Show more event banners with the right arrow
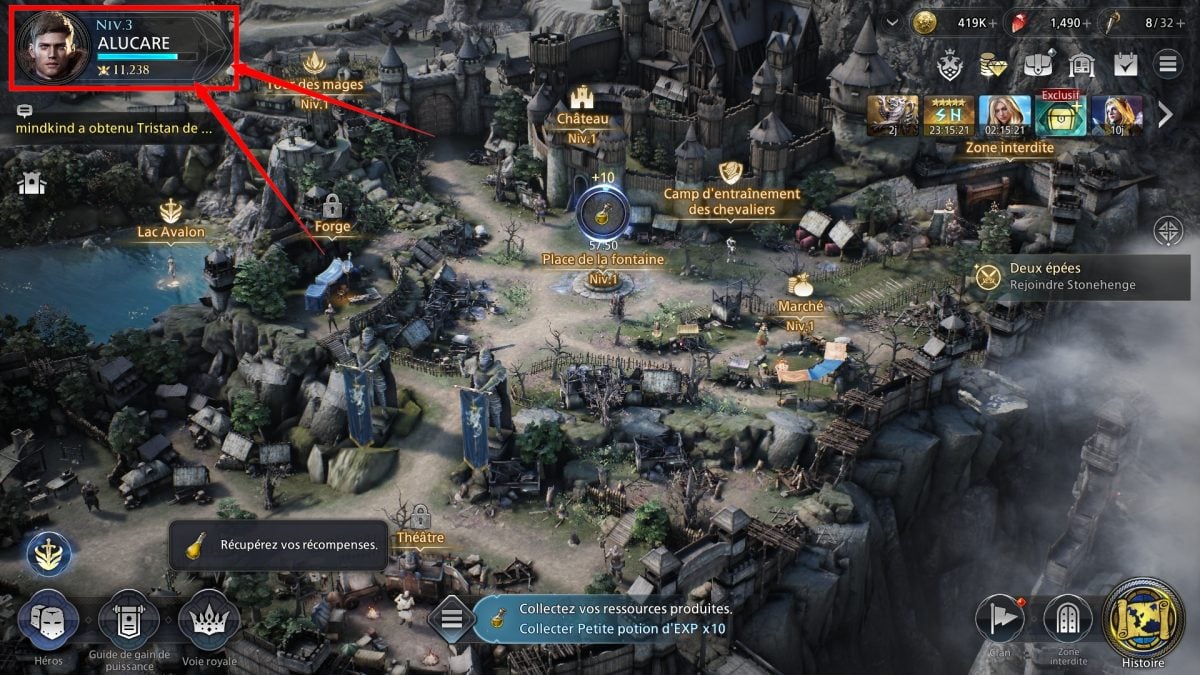 tap(1166, 116)
